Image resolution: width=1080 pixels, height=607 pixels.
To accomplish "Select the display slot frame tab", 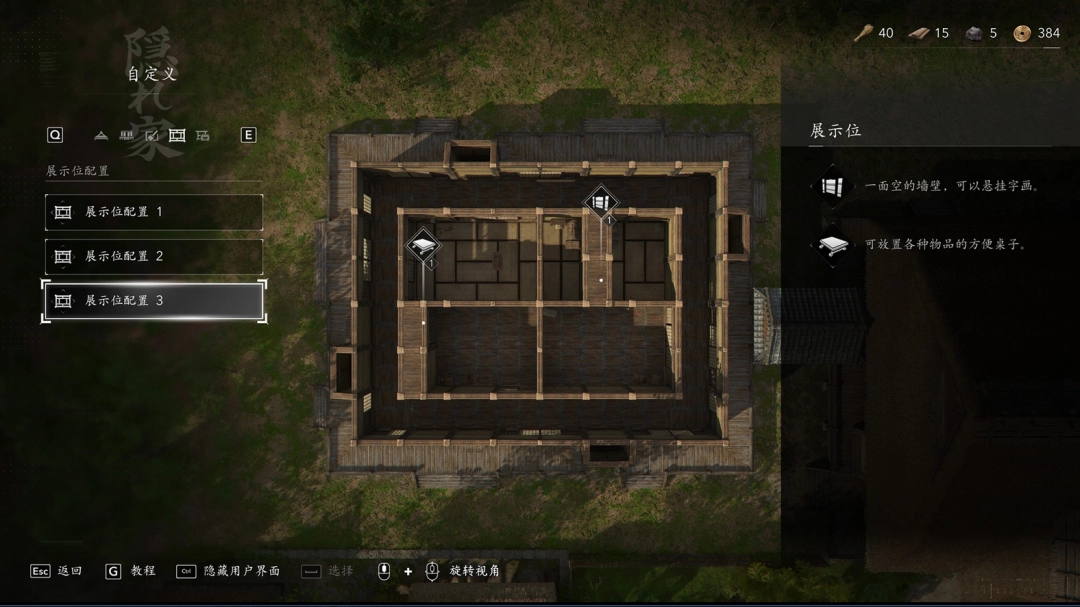I will point(177,135).
